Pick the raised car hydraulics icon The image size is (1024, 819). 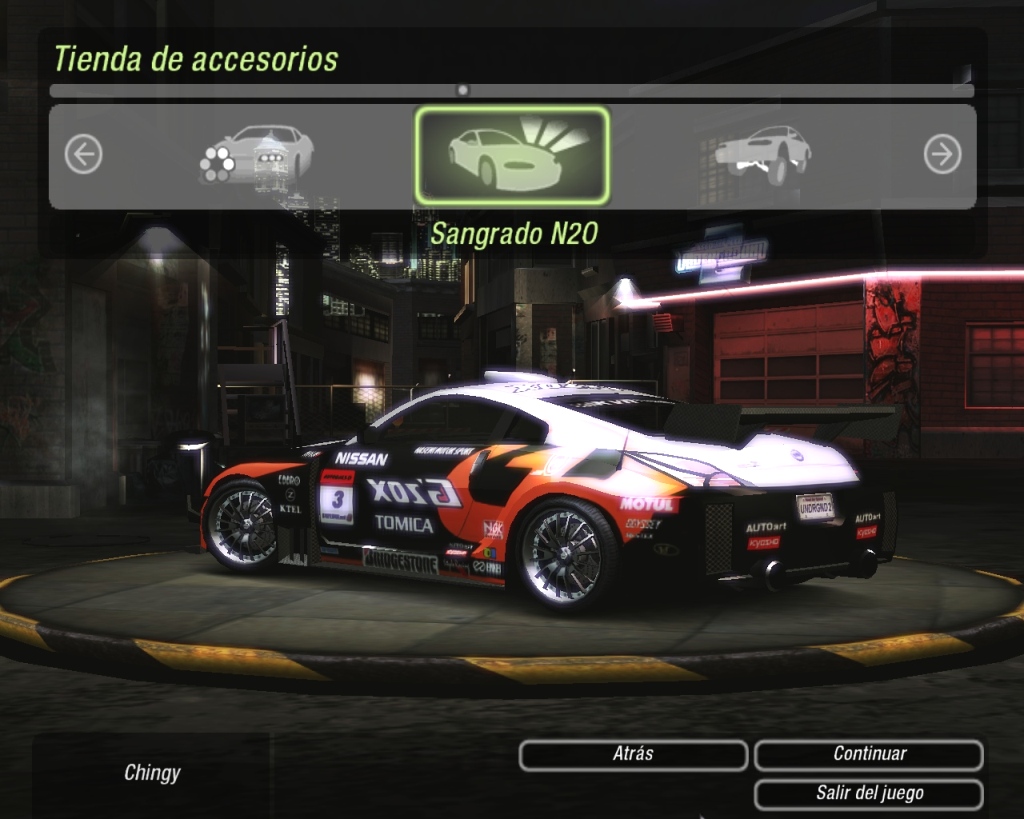[764, 154]
